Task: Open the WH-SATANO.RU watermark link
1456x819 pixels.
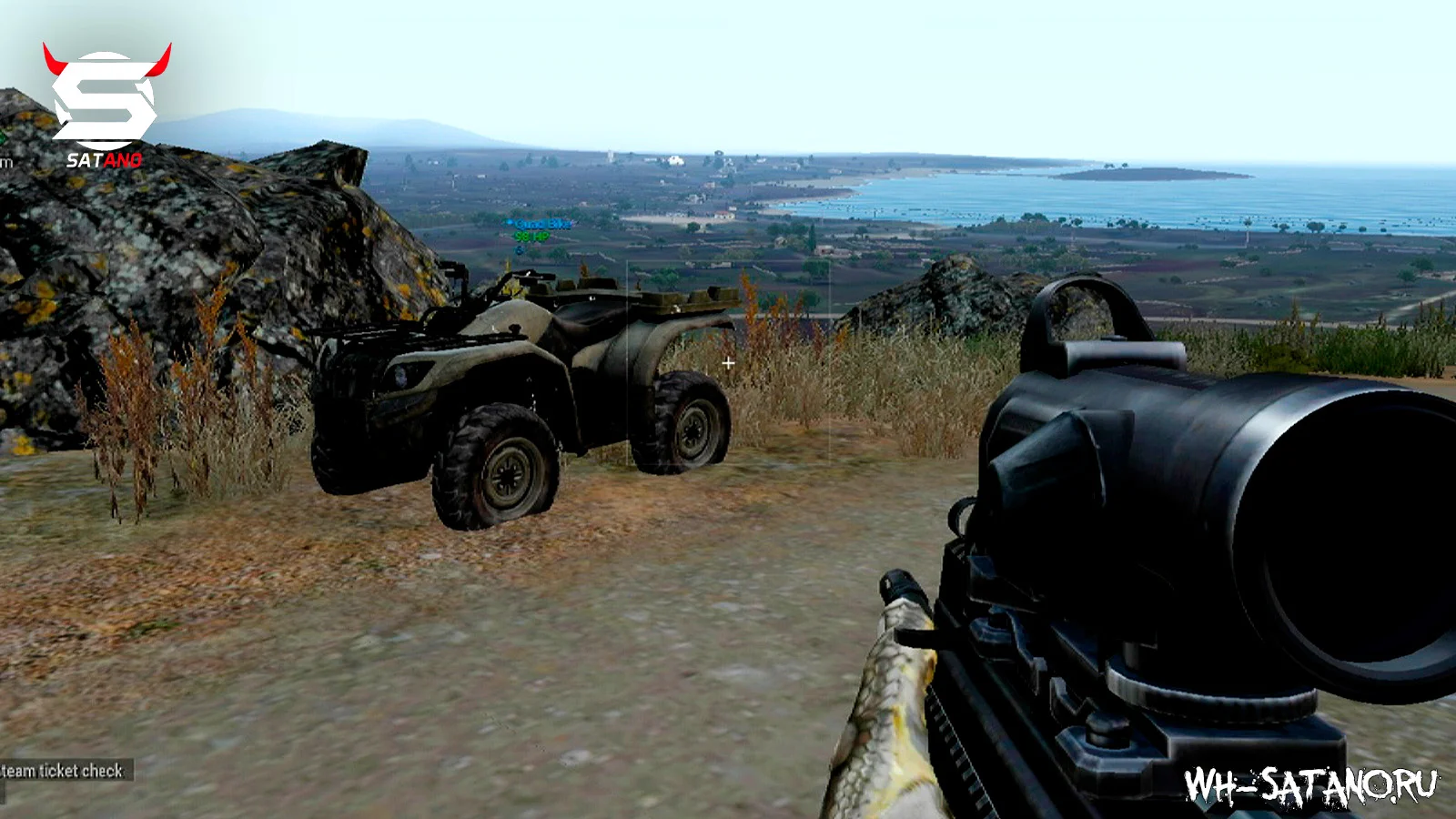Action: pos(1310,786)
